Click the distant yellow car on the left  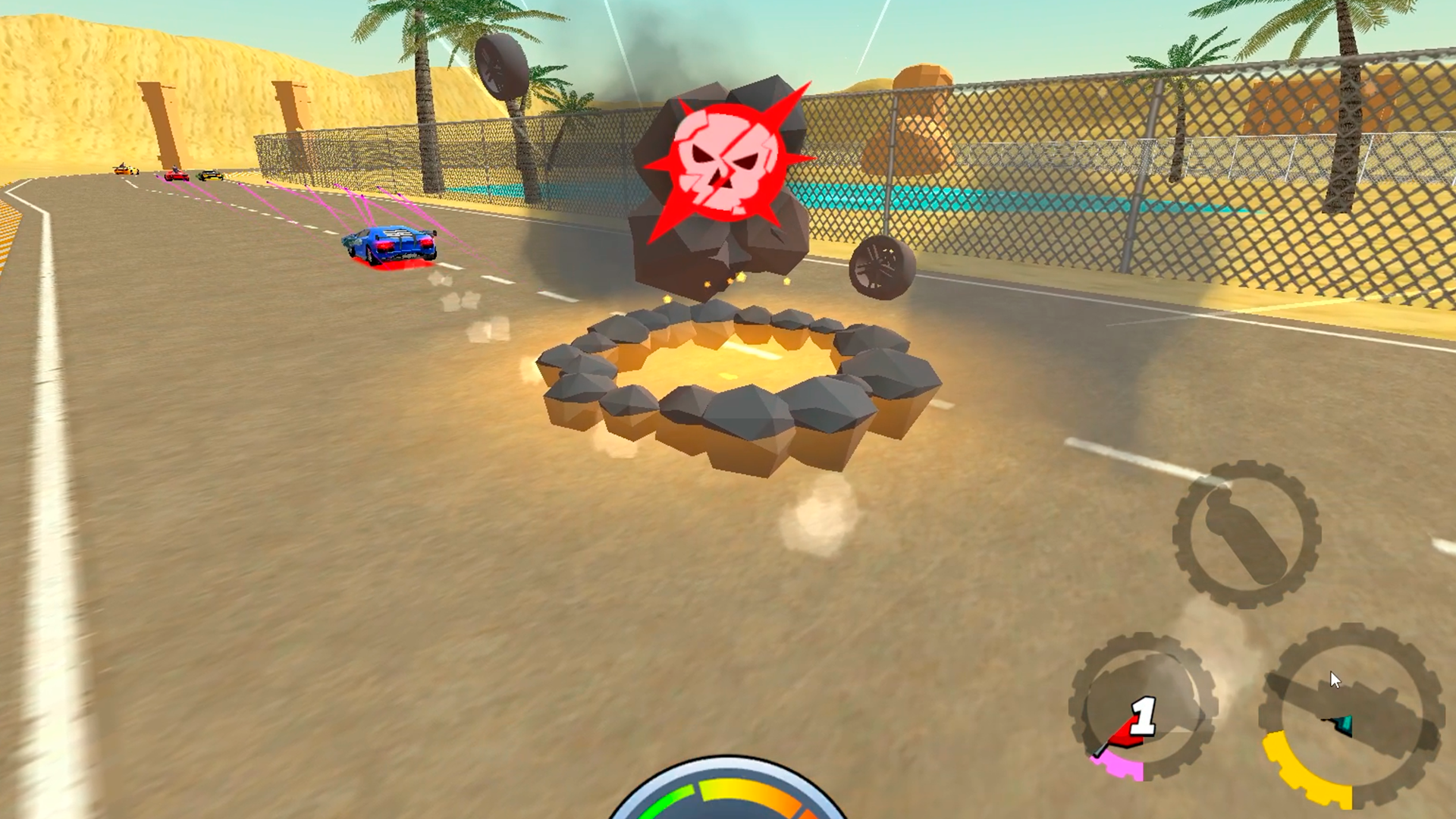click(x=124, y=171)
